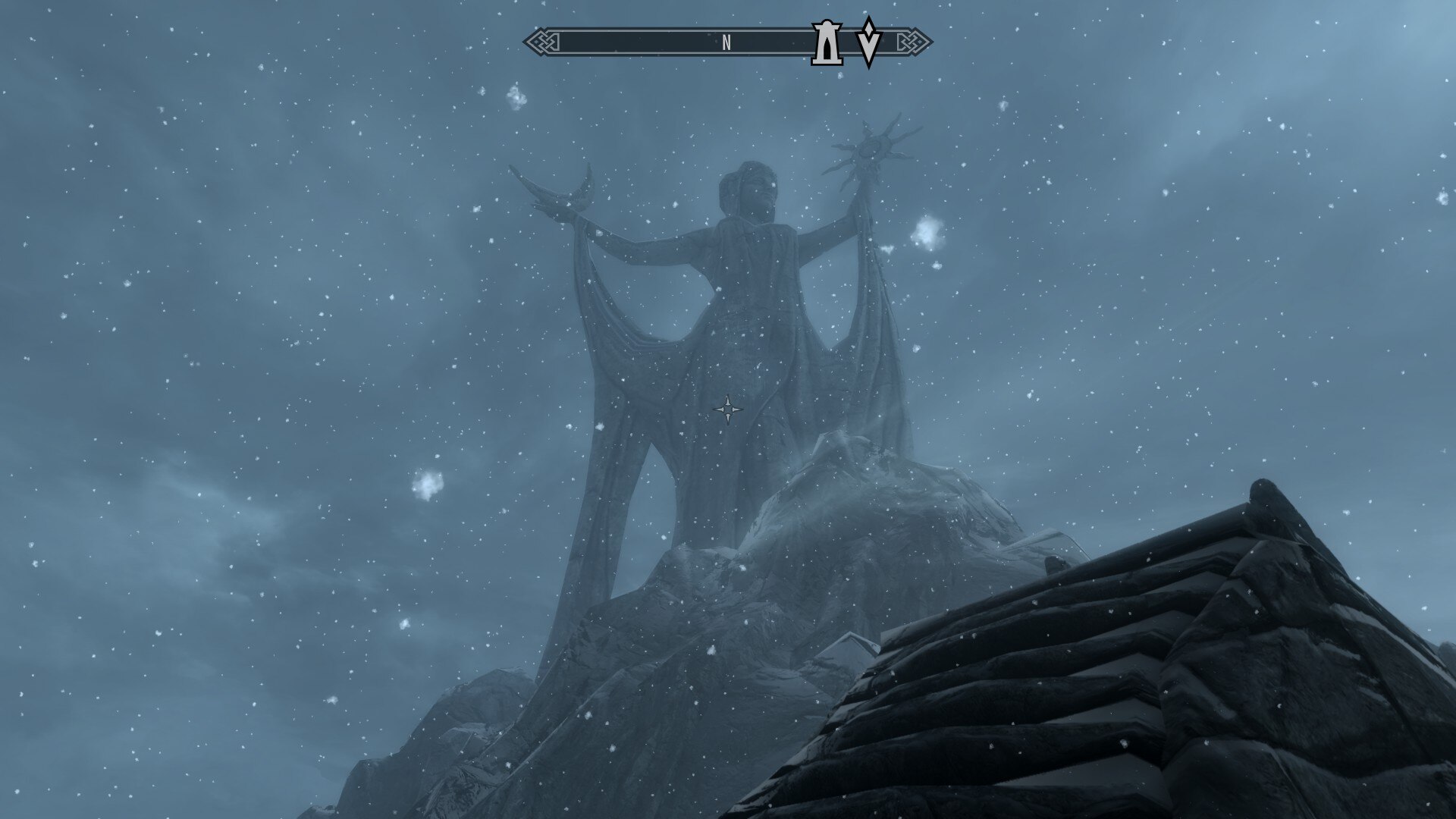Click the tower location icon on the compass
Viewport: 1456px width, 819px height.
826,42
